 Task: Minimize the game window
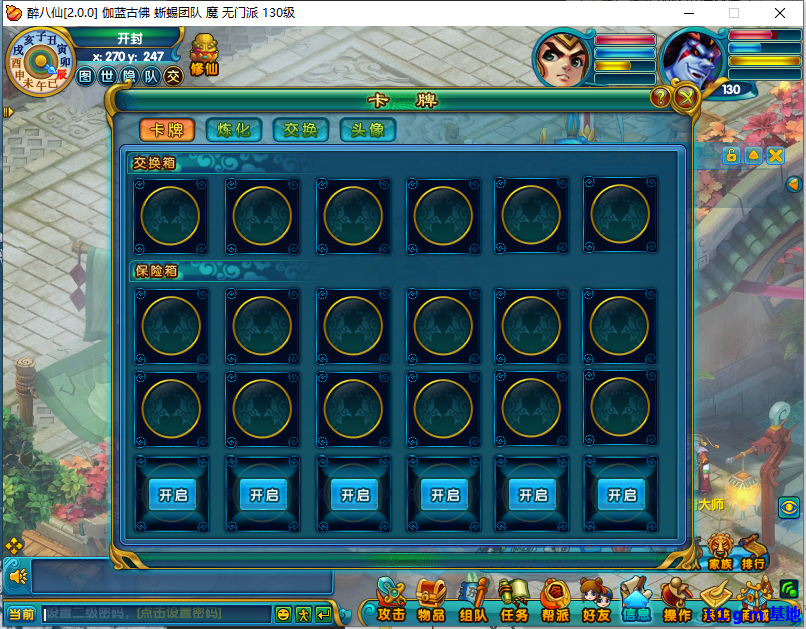[x=688, y=14]
